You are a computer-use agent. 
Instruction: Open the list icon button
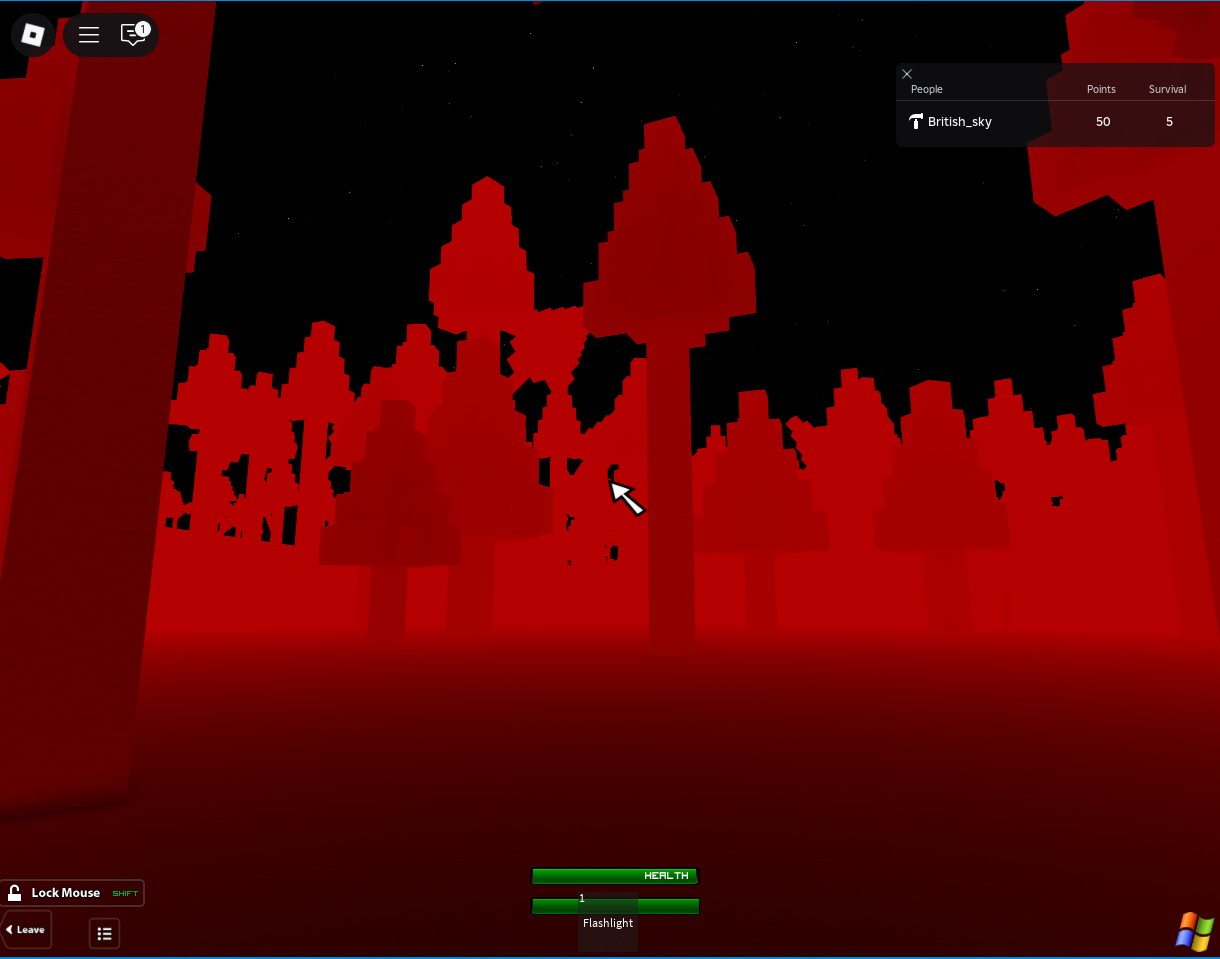(104, 933)
